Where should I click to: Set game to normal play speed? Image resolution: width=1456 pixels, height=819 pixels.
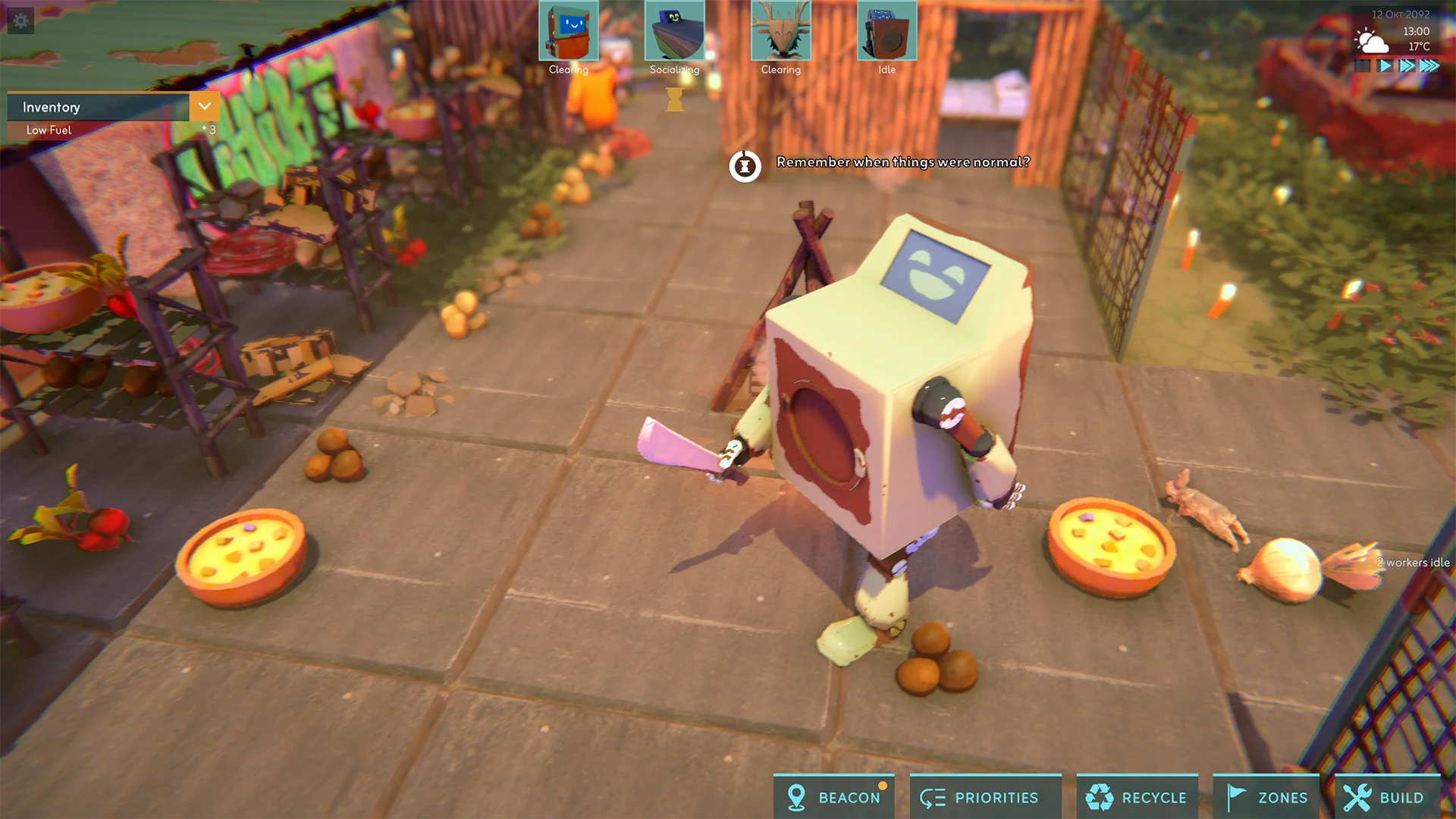(1385, 66)
